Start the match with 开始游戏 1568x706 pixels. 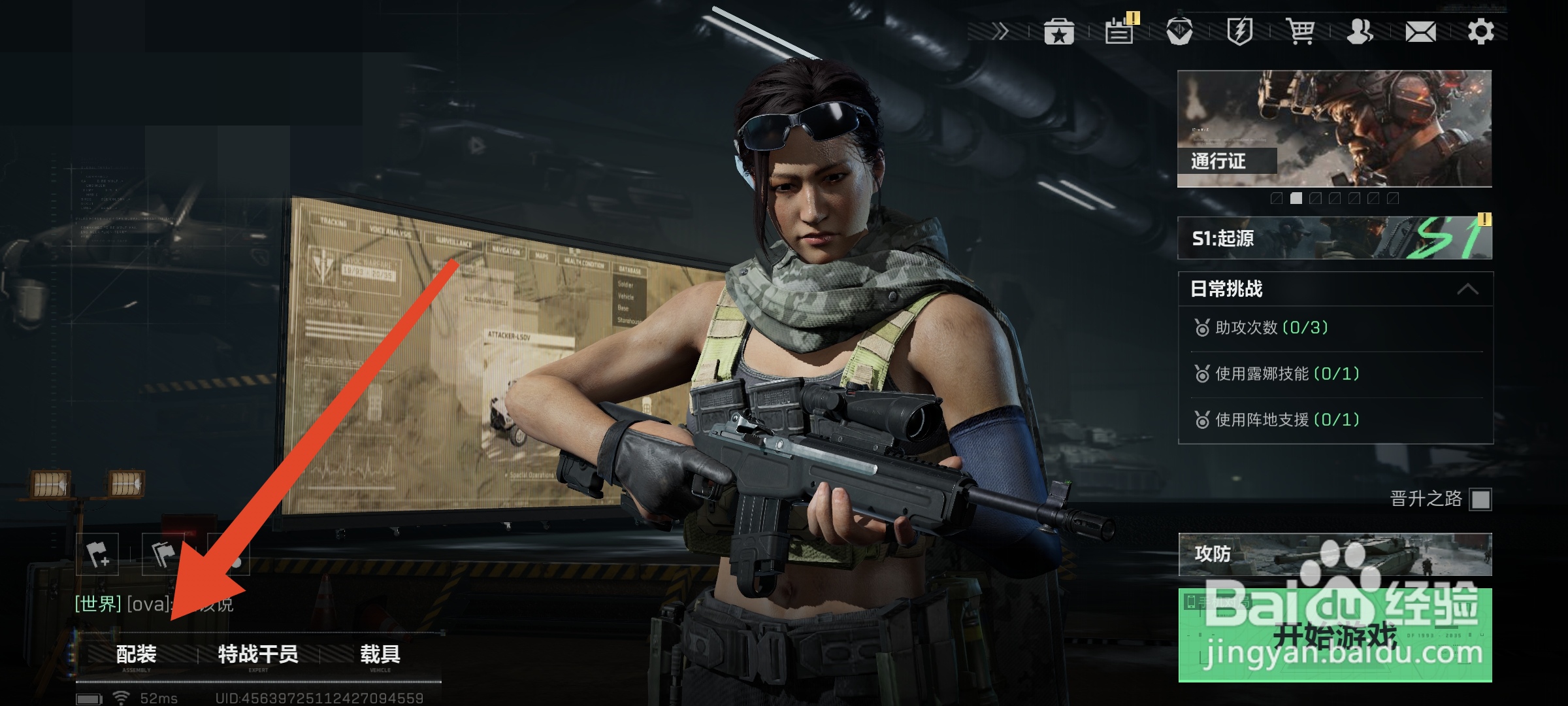[1335, 635]
